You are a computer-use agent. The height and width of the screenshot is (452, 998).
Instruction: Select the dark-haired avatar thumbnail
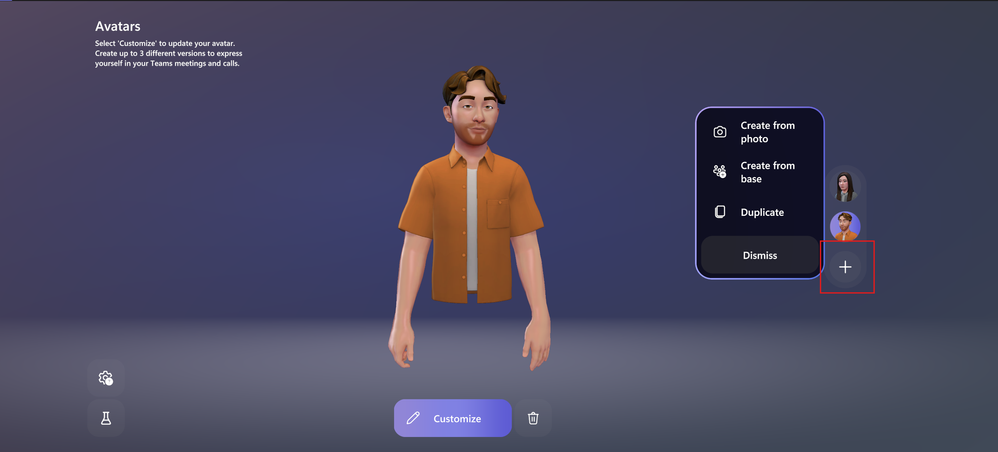(845, 186)
